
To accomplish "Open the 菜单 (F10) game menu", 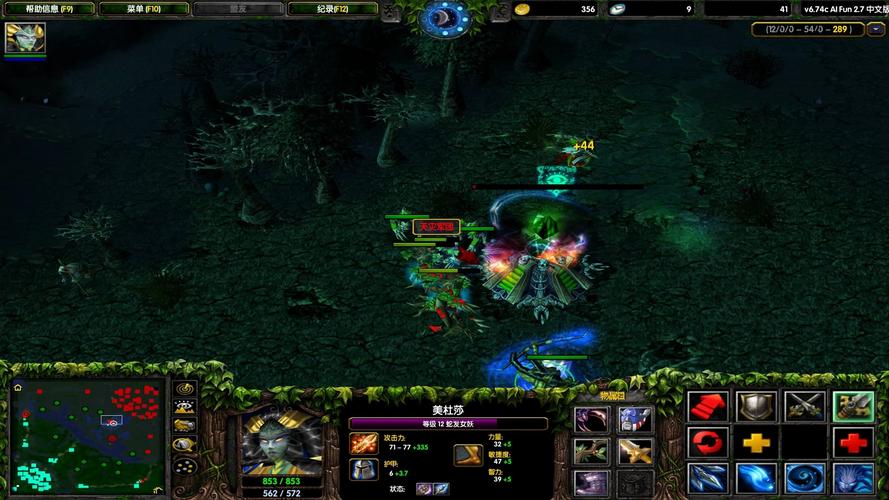I will pyautogui.click(x=143, y=9).
